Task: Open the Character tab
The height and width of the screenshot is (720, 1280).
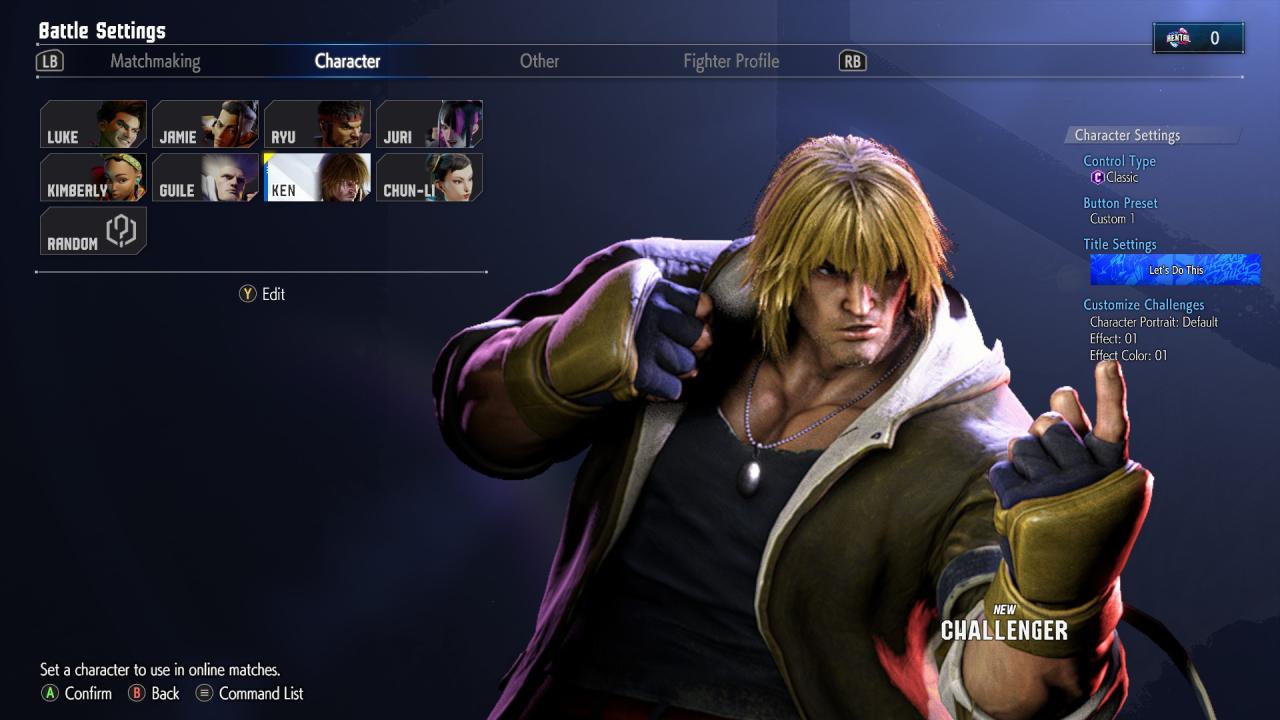Action: coord(347,61)
